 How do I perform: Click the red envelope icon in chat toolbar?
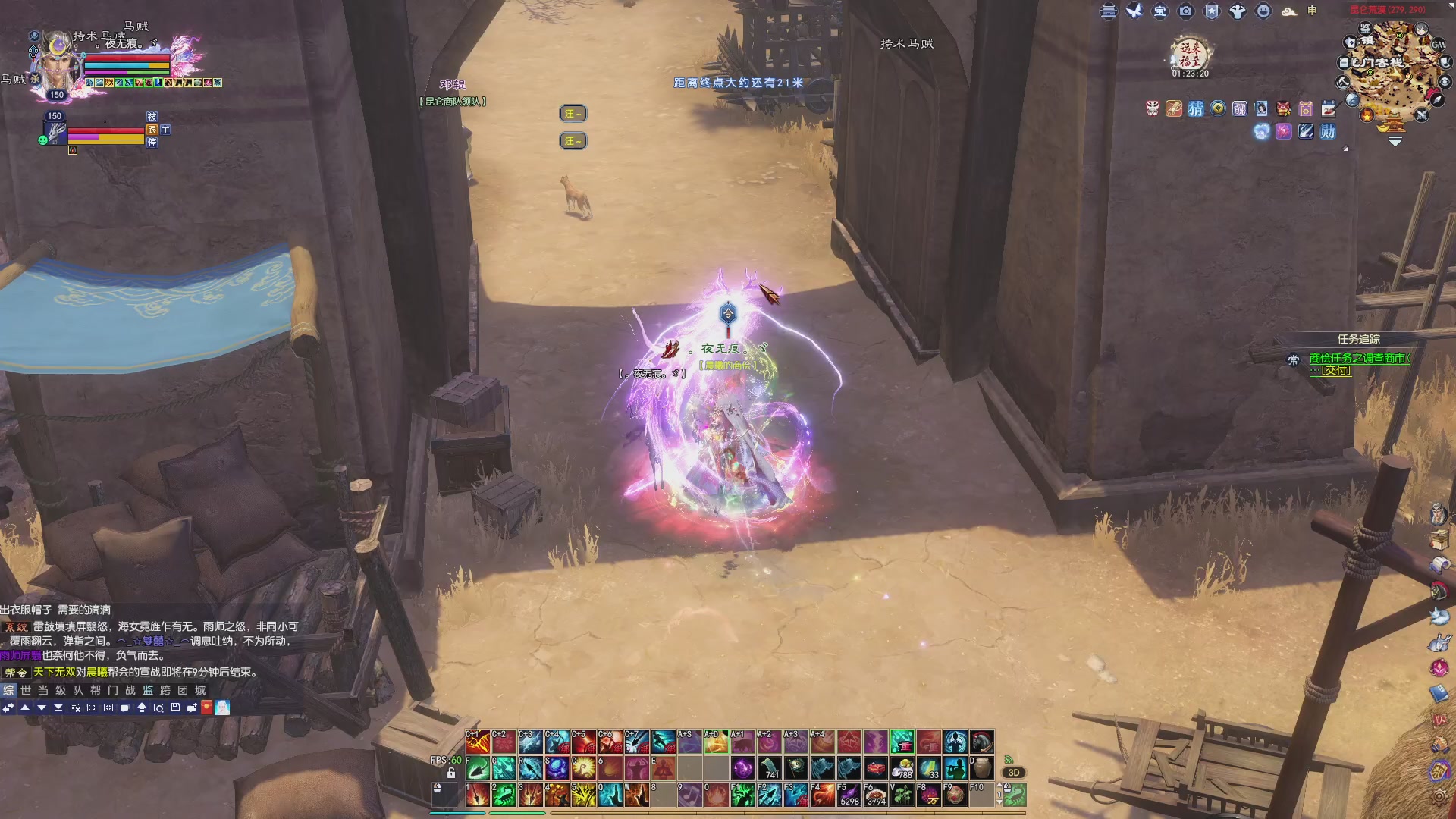coord(206,708)
